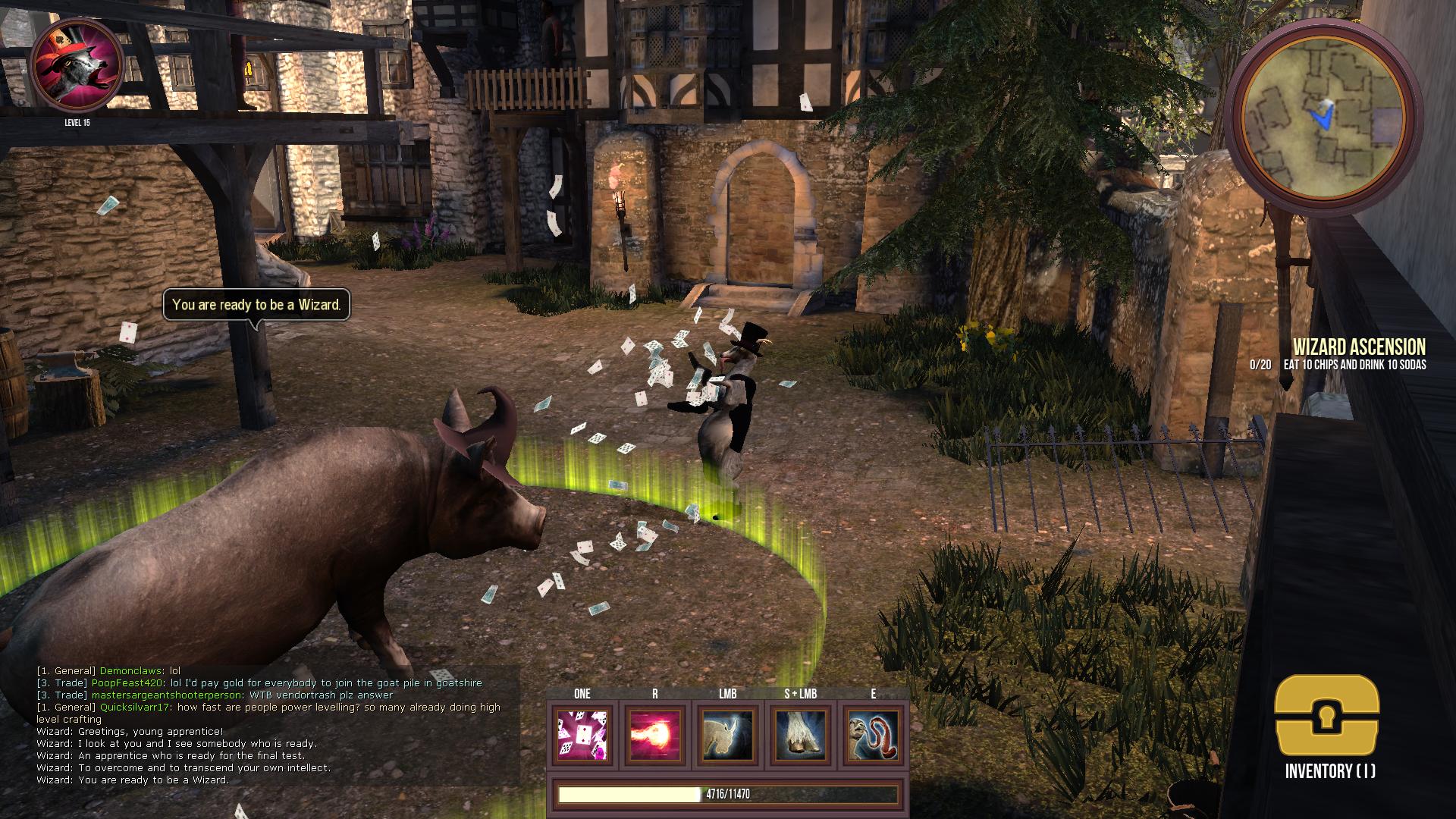1456x819 pixels.
Task: Toggle the Wizard Ascension quest tracker
Action: [x=1357, y=347]
